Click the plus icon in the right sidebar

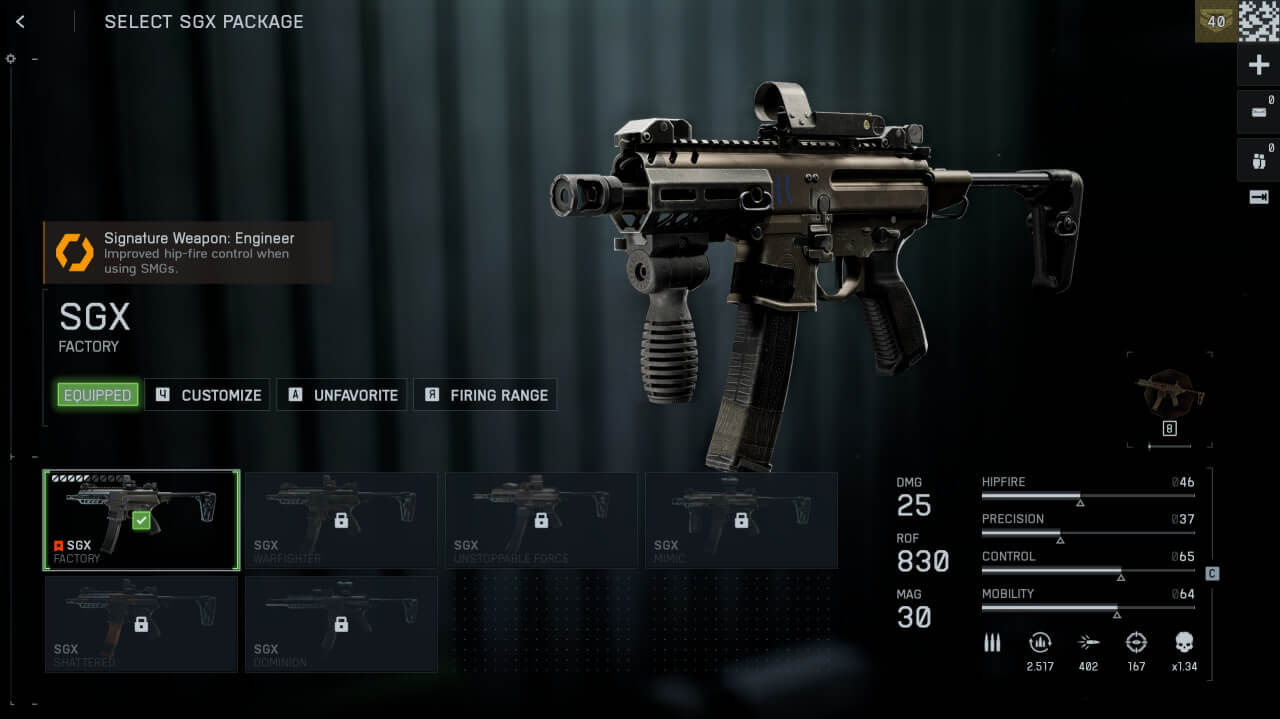tap(1259, 66)
